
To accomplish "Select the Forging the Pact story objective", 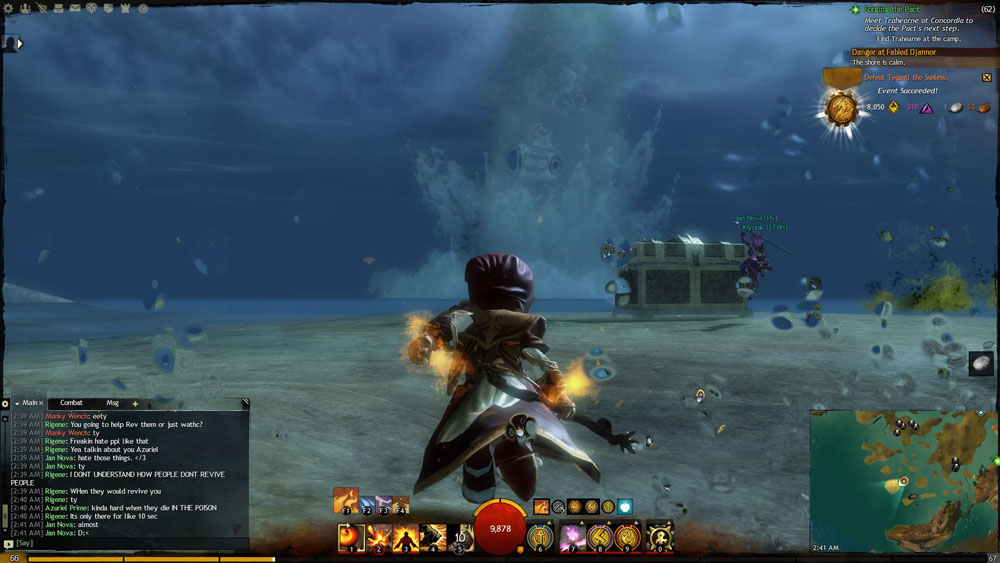I will (x=893, y=9).
